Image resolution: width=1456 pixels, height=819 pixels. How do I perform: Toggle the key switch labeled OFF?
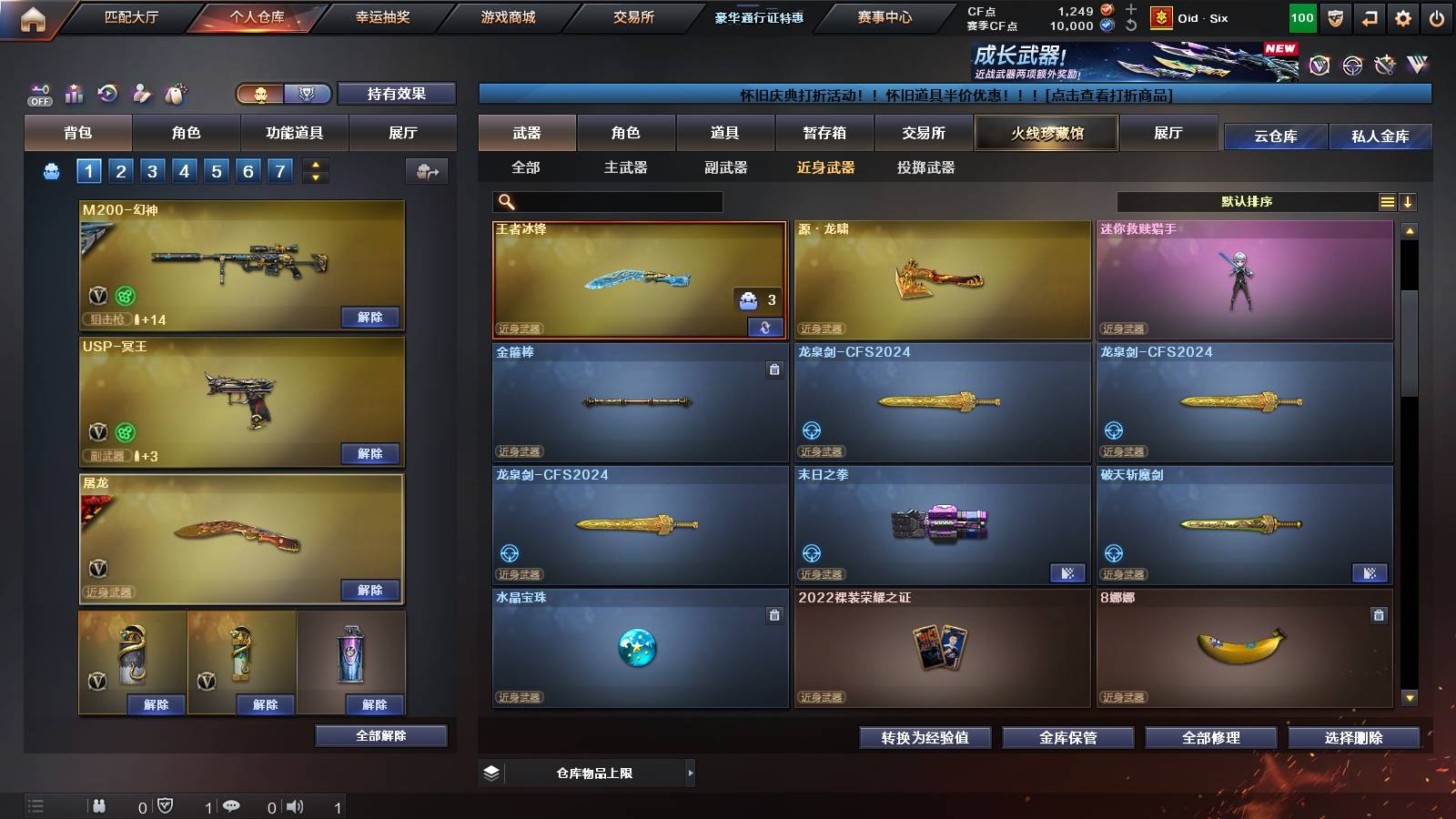pos(38,93)
